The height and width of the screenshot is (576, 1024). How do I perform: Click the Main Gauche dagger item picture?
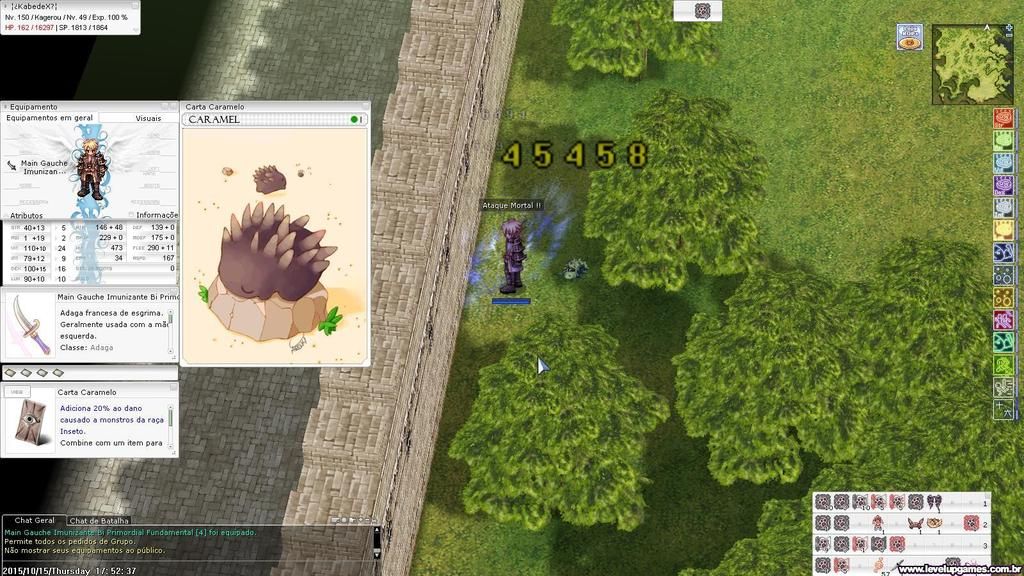point(28,326)
